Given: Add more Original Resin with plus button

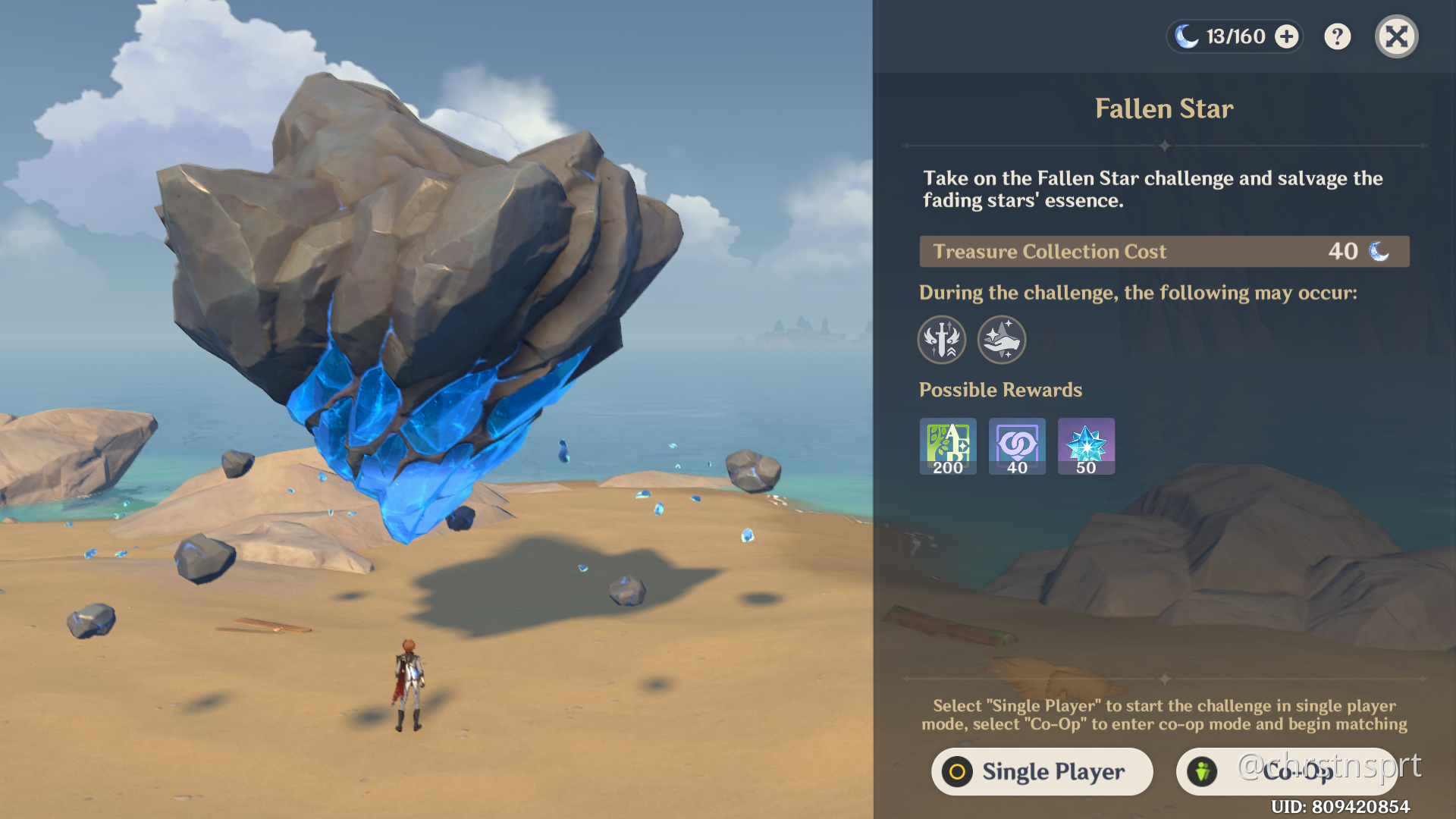Looking at the screenshot, I should tap(1286, 36).
